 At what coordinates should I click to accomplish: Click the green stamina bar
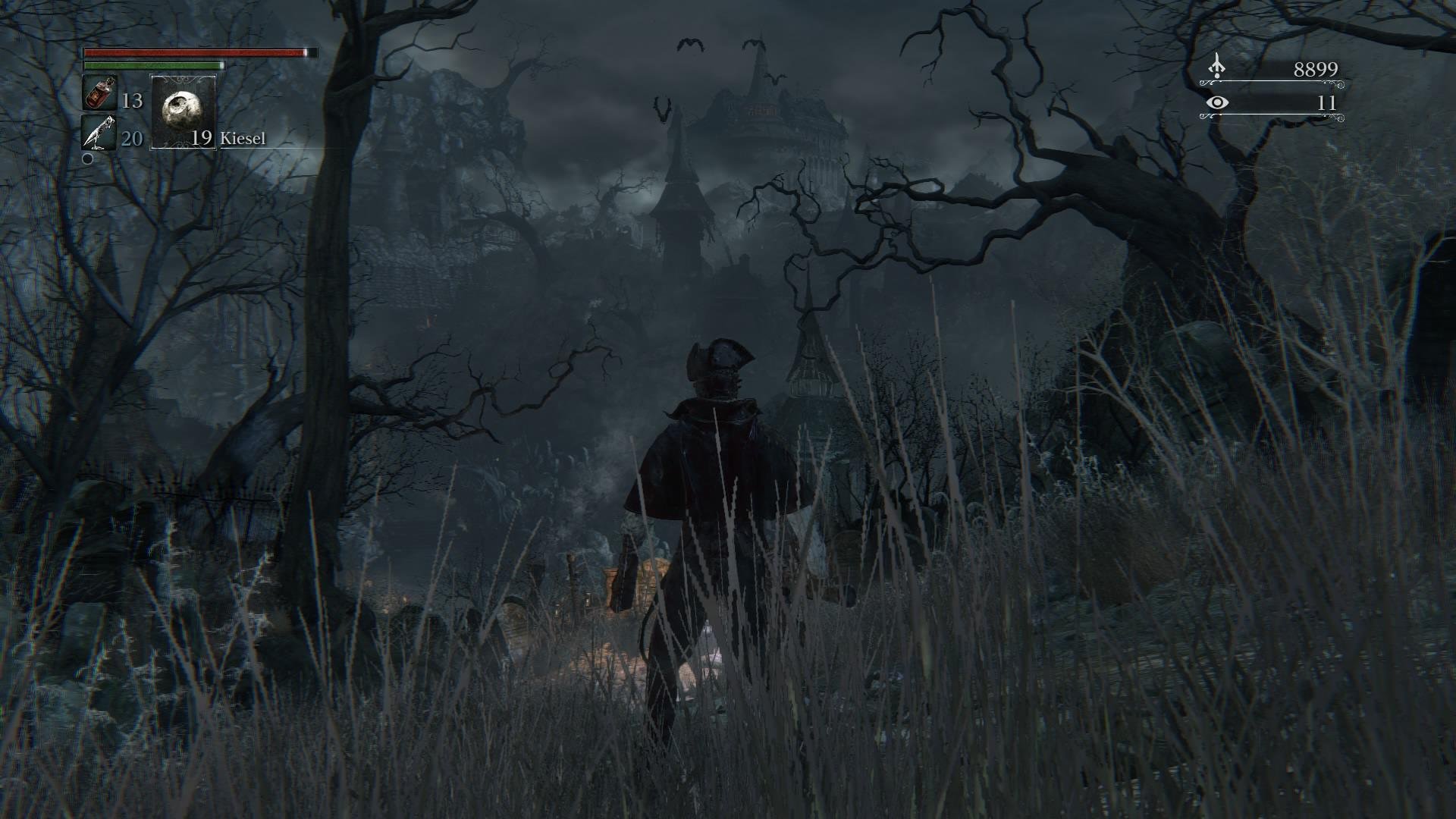tap(152, 67)
